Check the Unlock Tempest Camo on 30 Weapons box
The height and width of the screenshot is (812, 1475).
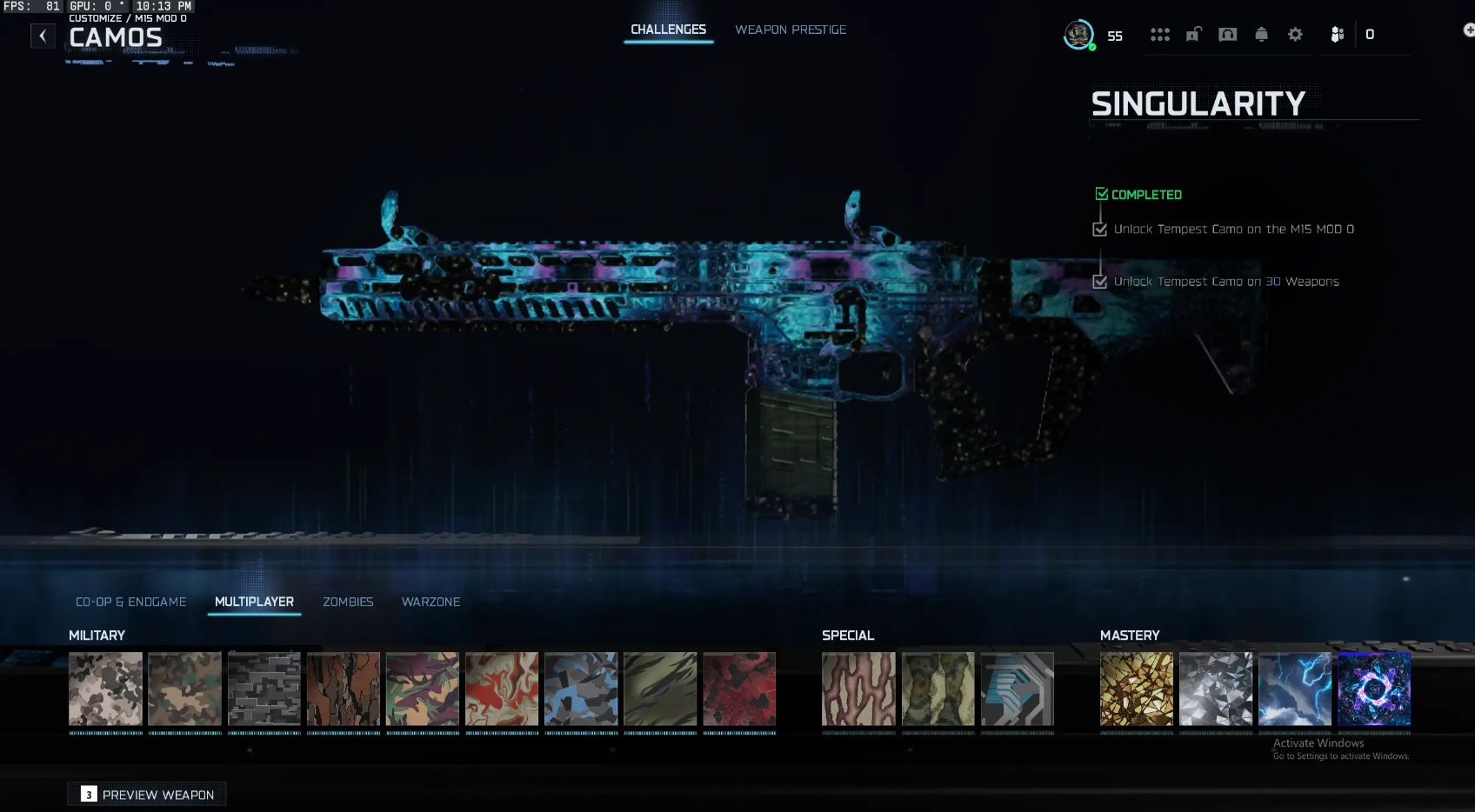pyautogui.click(x=1099, y=281)
